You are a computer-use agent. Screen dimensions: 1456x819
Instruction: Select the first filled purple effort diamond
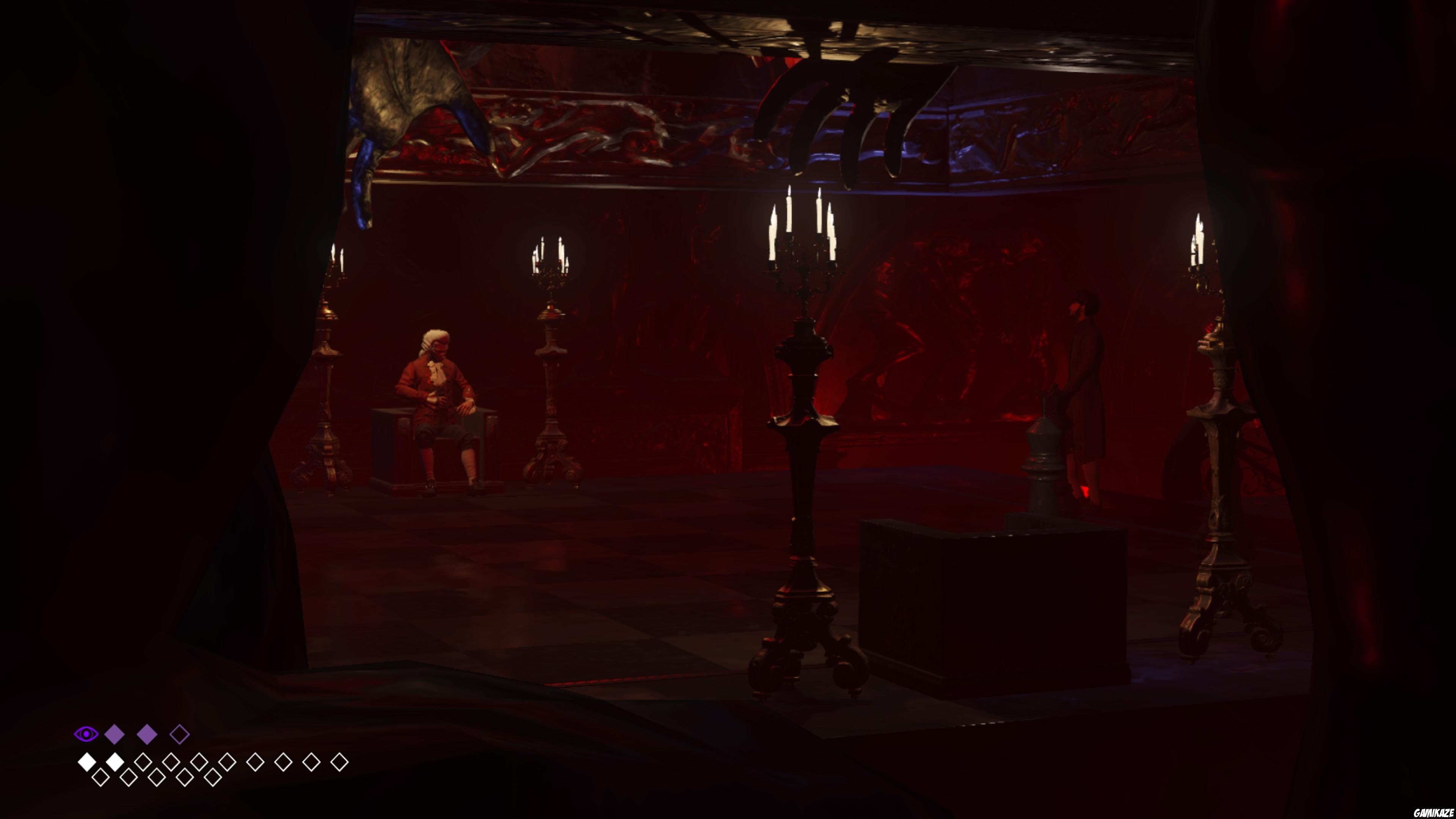coord(114,733)
